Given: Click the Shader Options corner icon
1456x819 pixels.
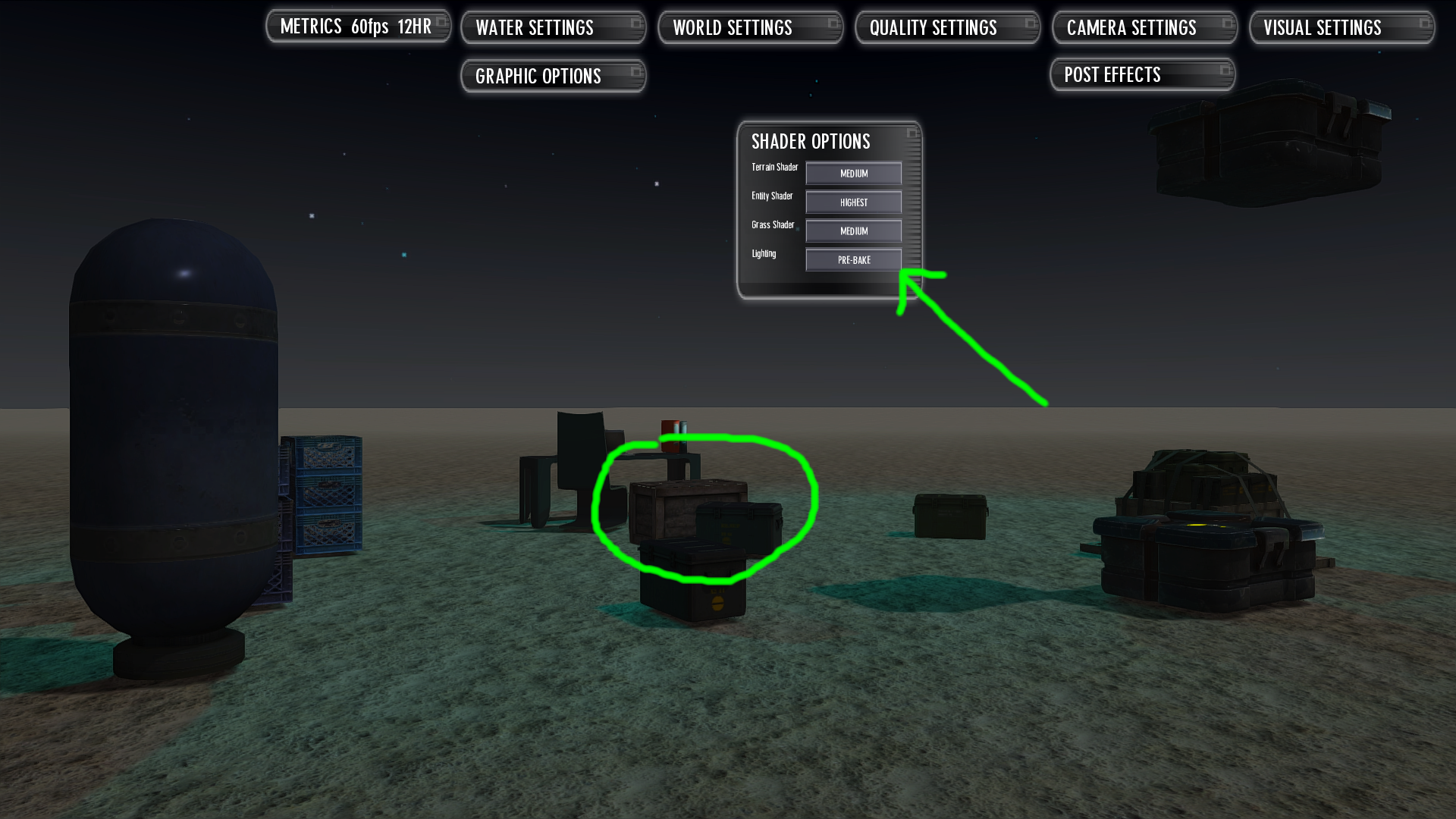Looking at the screenshot, I should 912,132.
